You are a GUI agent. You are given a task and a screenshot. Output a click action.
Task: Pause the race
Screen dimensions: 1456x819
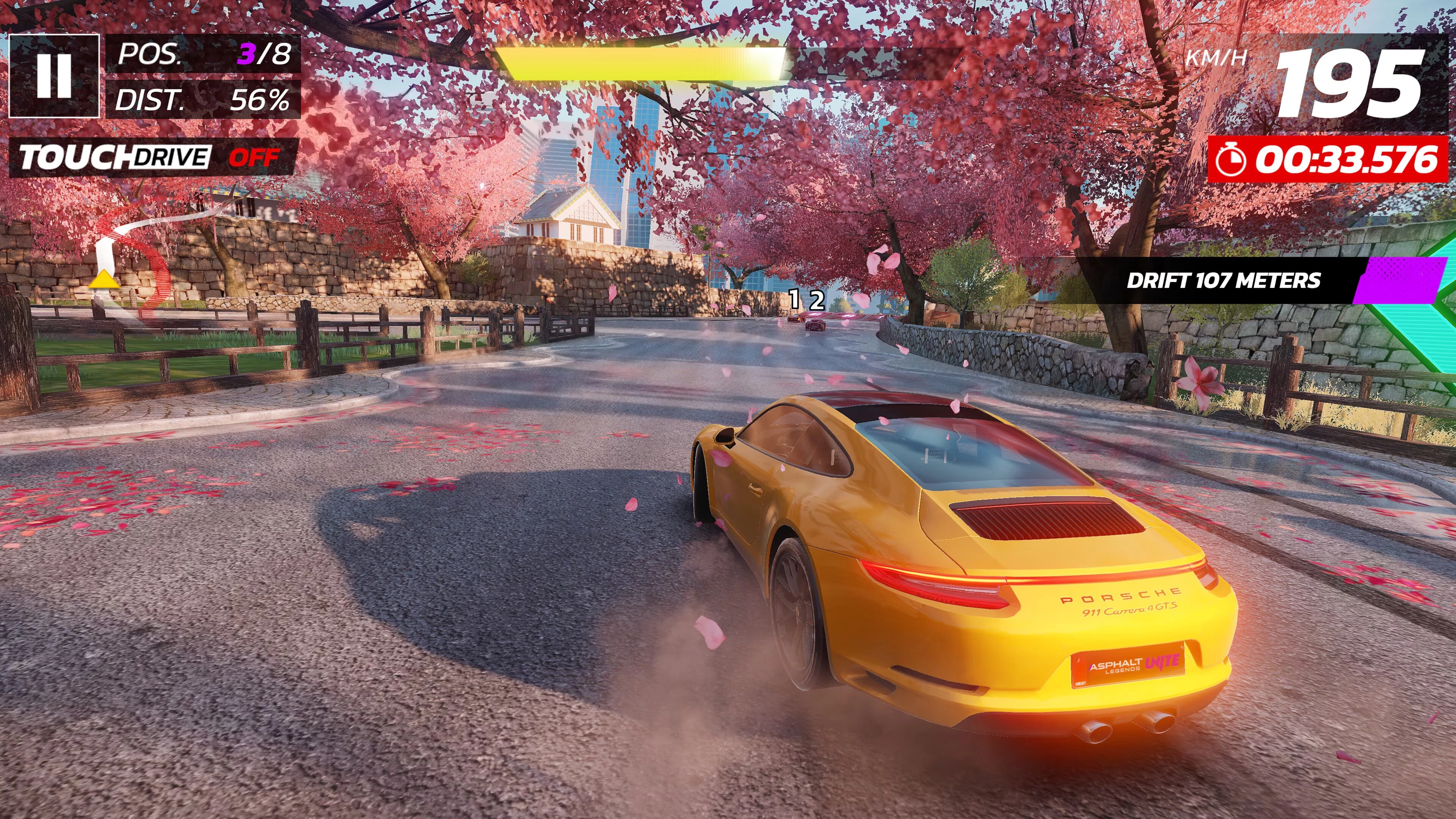[54, 76]
